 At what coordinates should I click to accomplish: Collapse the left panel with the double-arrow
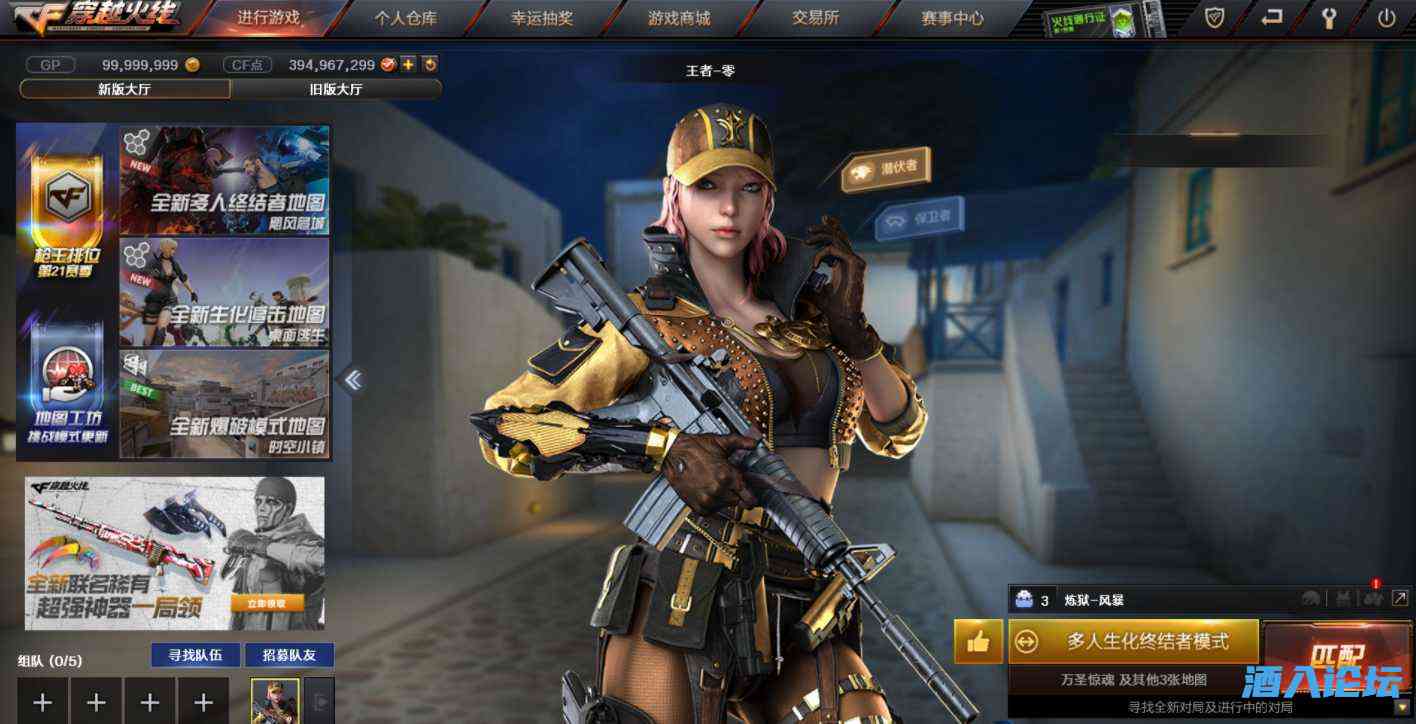[x=353, y=380]
